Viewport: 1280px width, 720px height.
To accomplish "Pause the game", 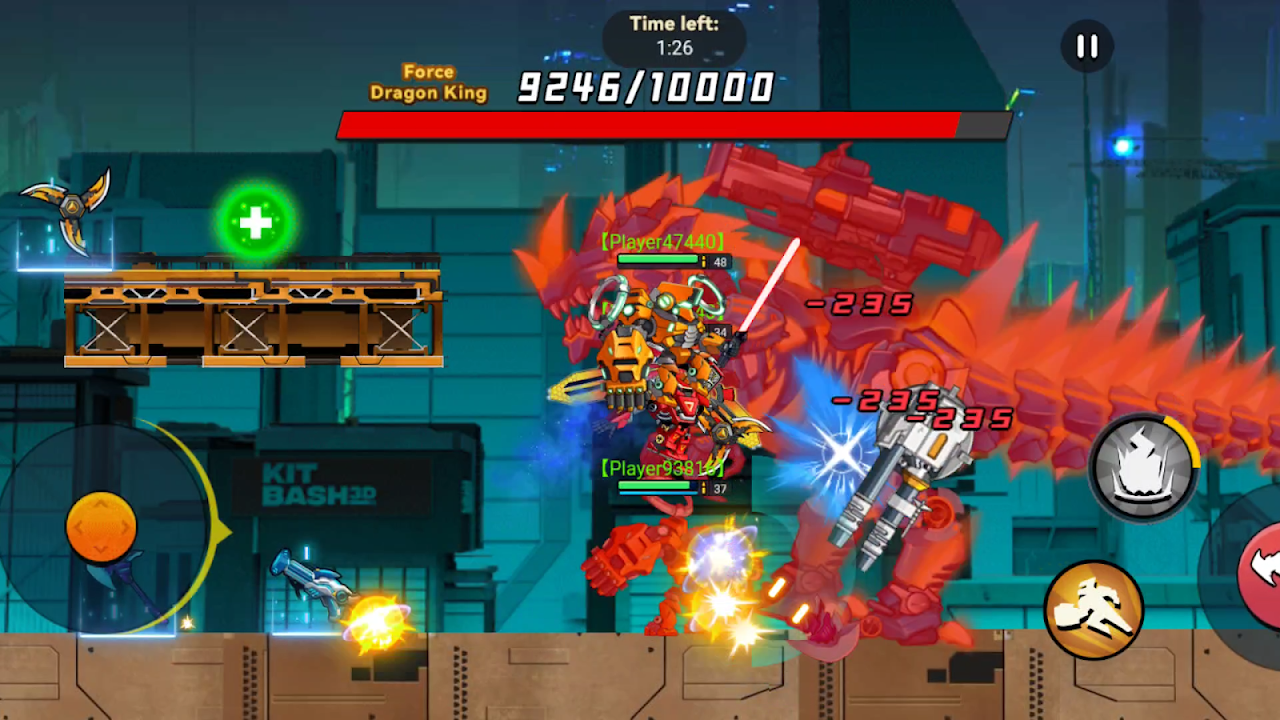I will pyautogui.click(x=1087, y=47).
